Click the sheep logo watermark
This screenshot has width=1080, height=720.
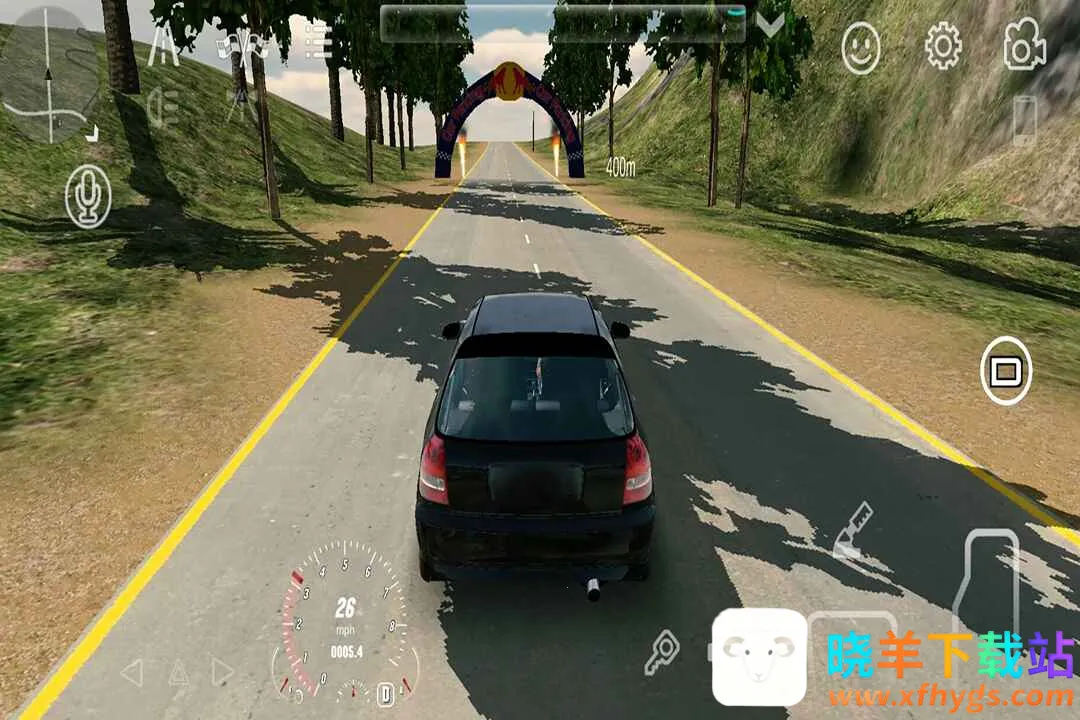pos(759,657)
